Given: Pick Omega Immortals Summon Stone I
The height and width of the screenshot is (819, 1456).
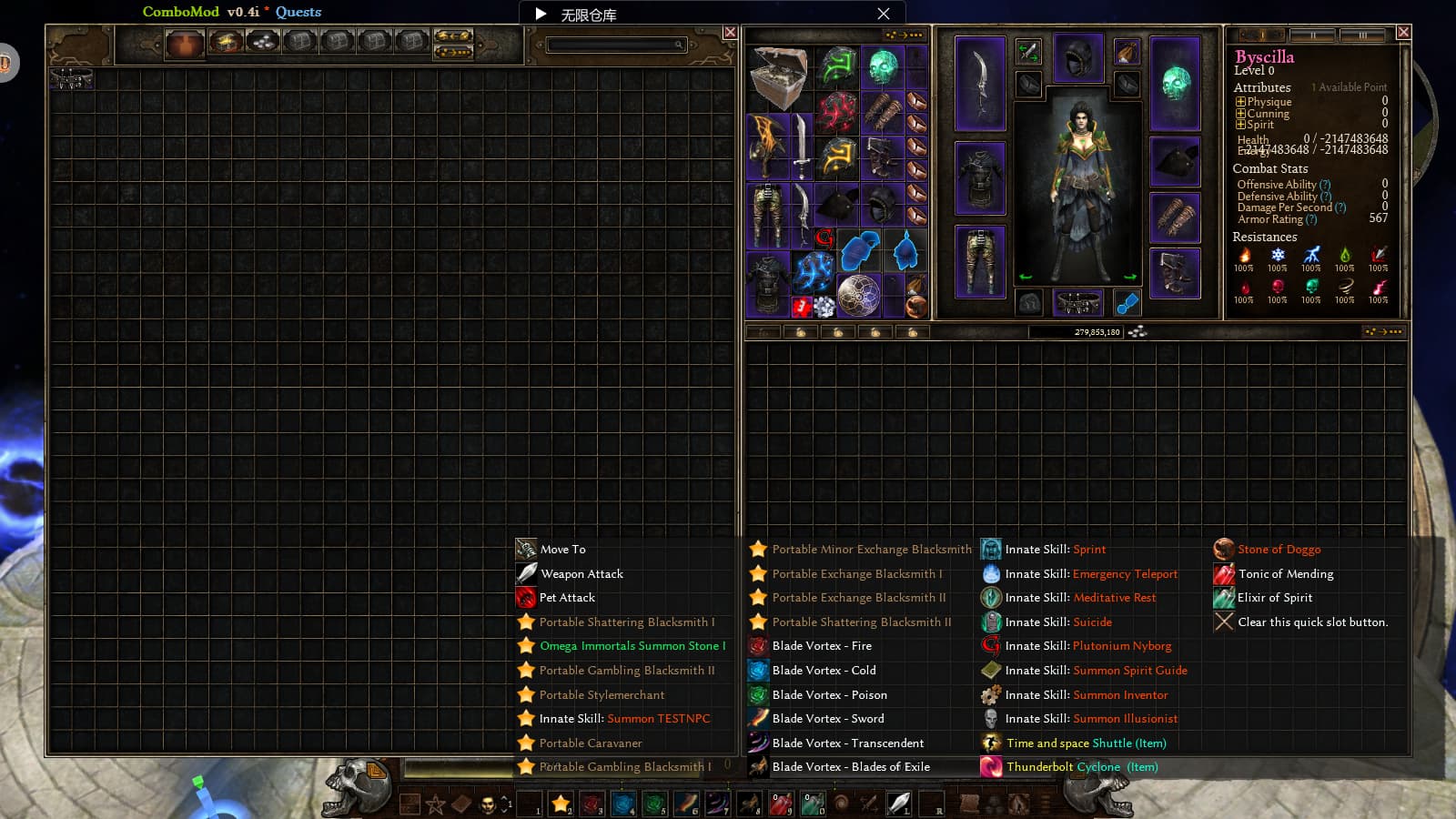Looking at the screenshot, I should [x=632, y=646].
